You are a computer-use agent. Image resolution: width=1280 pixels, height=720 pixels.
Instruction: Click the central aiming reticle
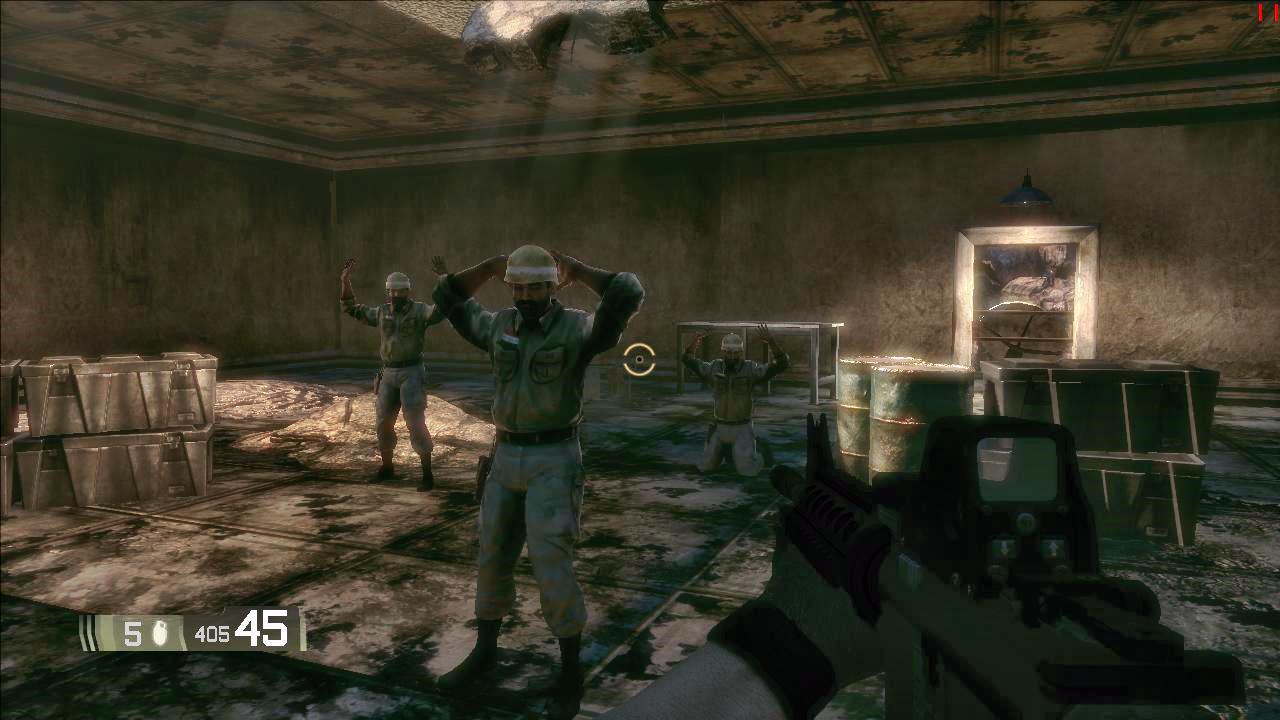637,360
